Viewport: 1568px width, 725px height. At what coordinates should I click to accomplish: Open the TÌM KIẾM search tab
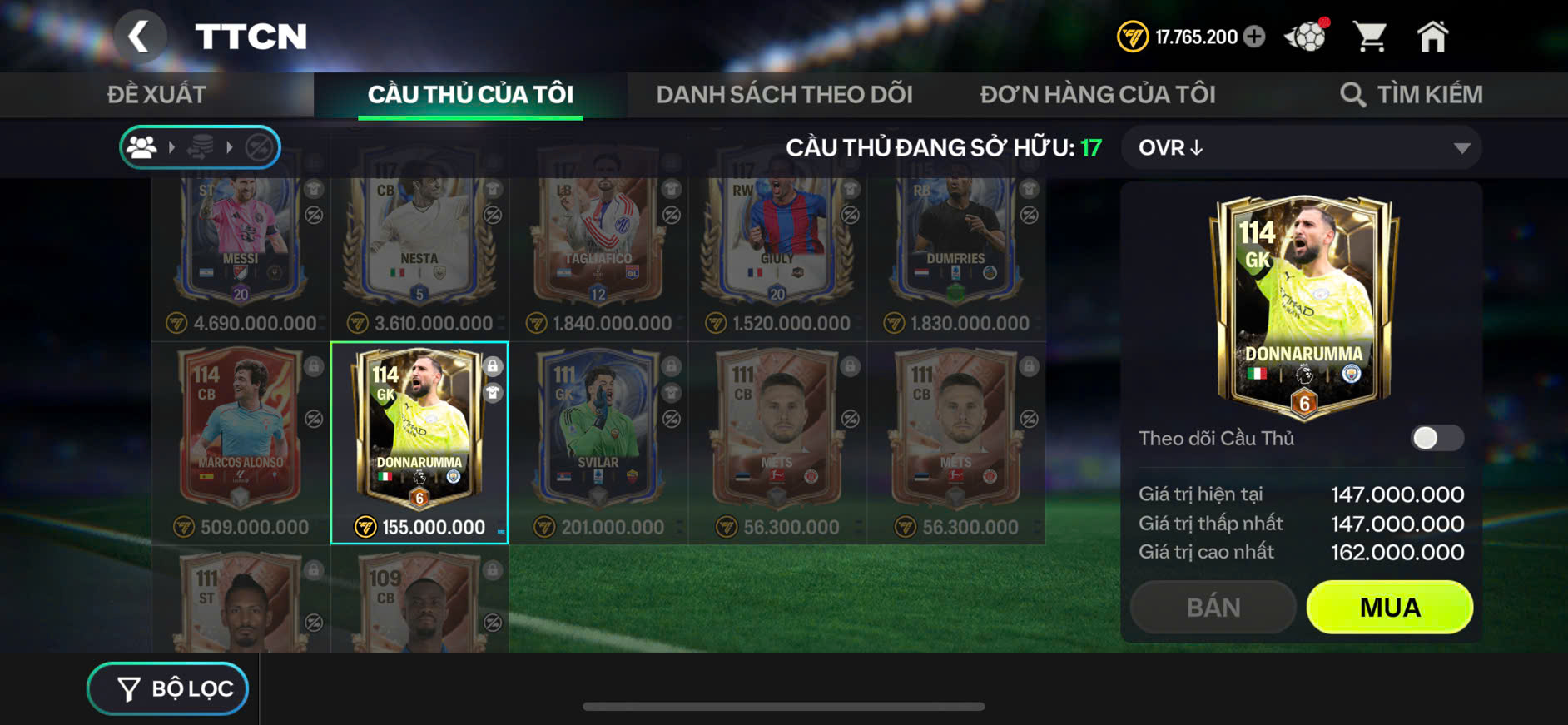1412,94
